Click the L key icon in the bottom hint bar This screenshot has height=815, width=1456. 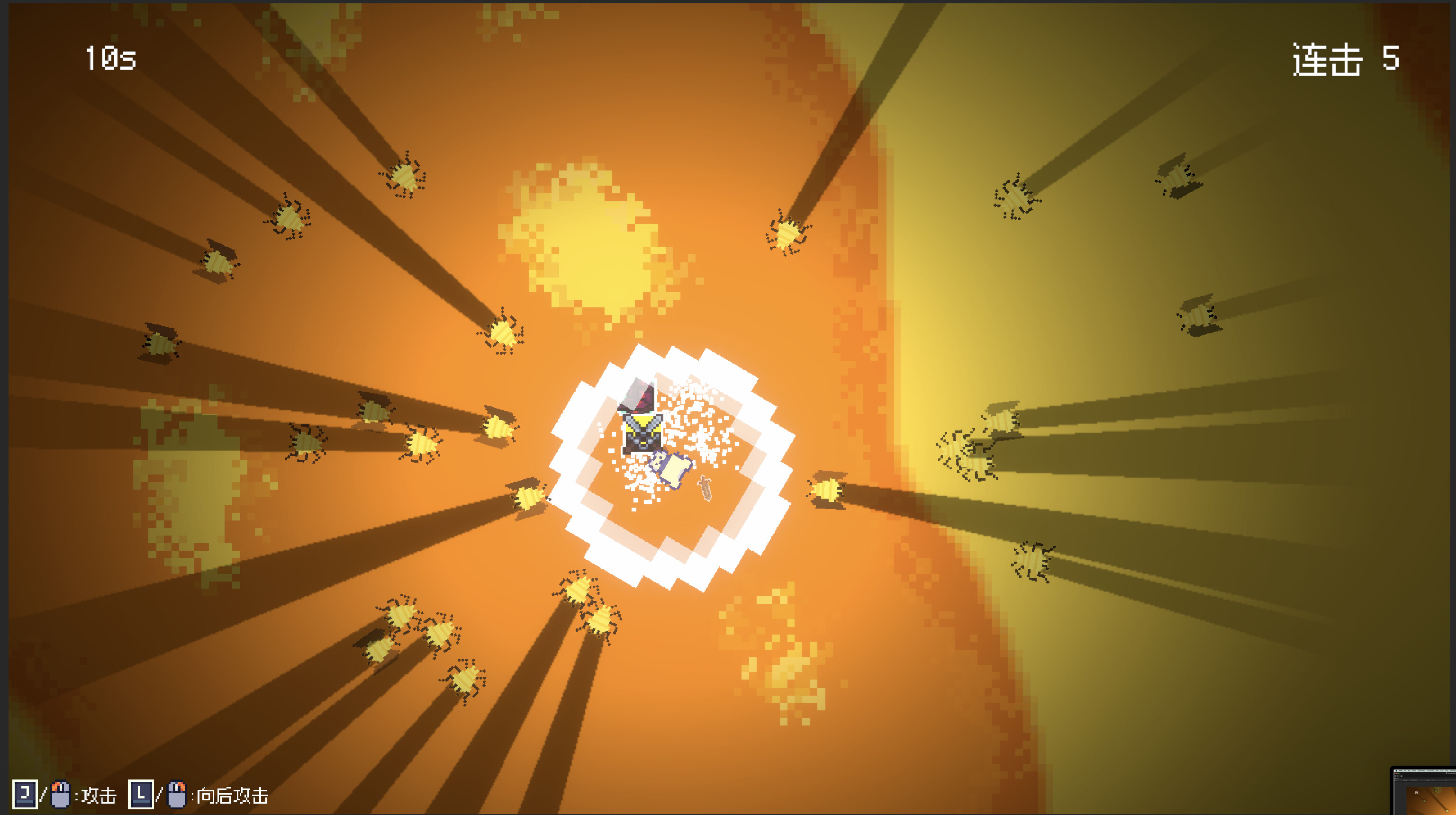pyautogui.click(x=141, y=795)
